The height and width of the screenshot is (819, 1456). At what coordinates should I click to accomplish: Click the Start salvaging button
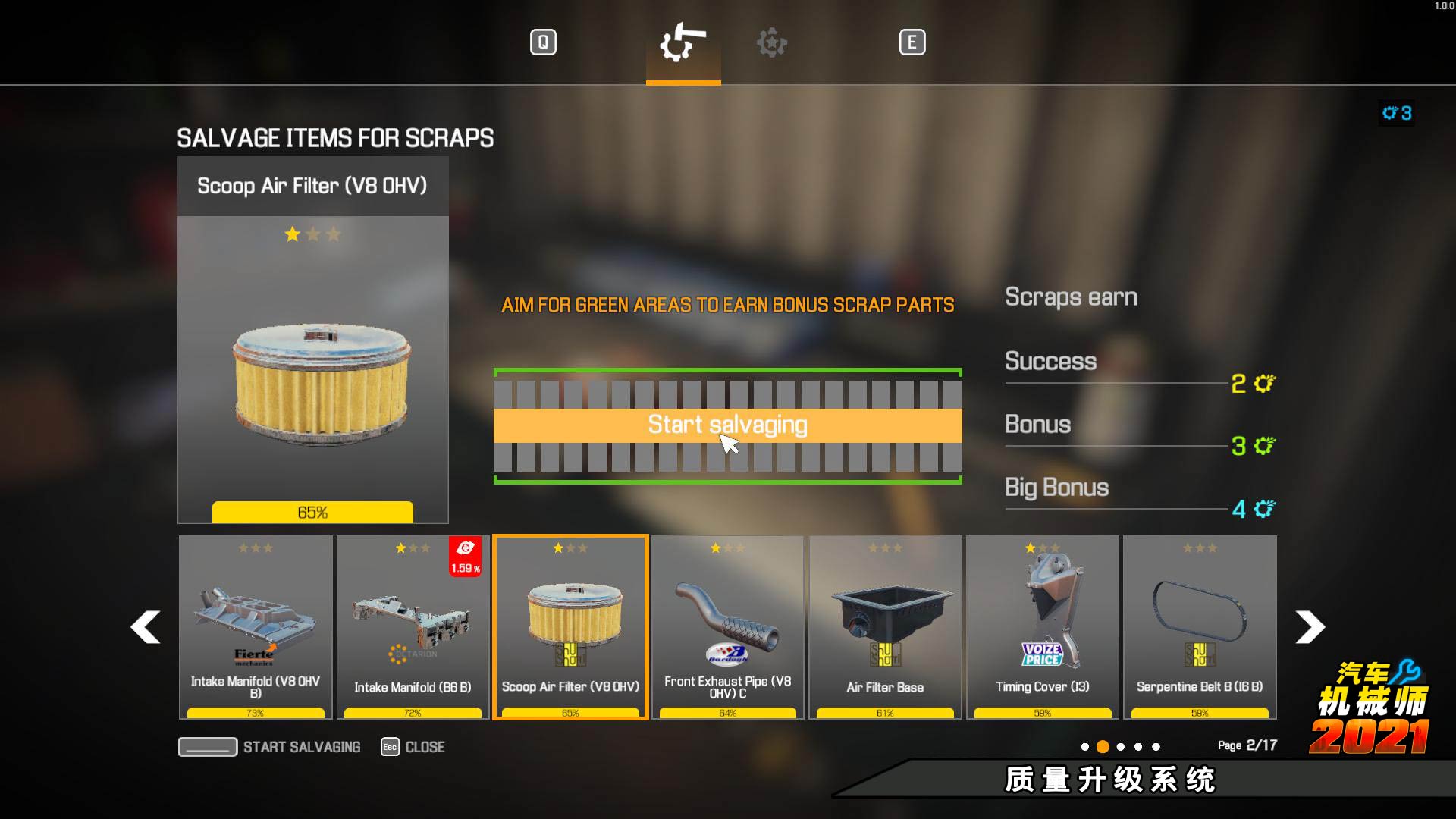point(727,425)
